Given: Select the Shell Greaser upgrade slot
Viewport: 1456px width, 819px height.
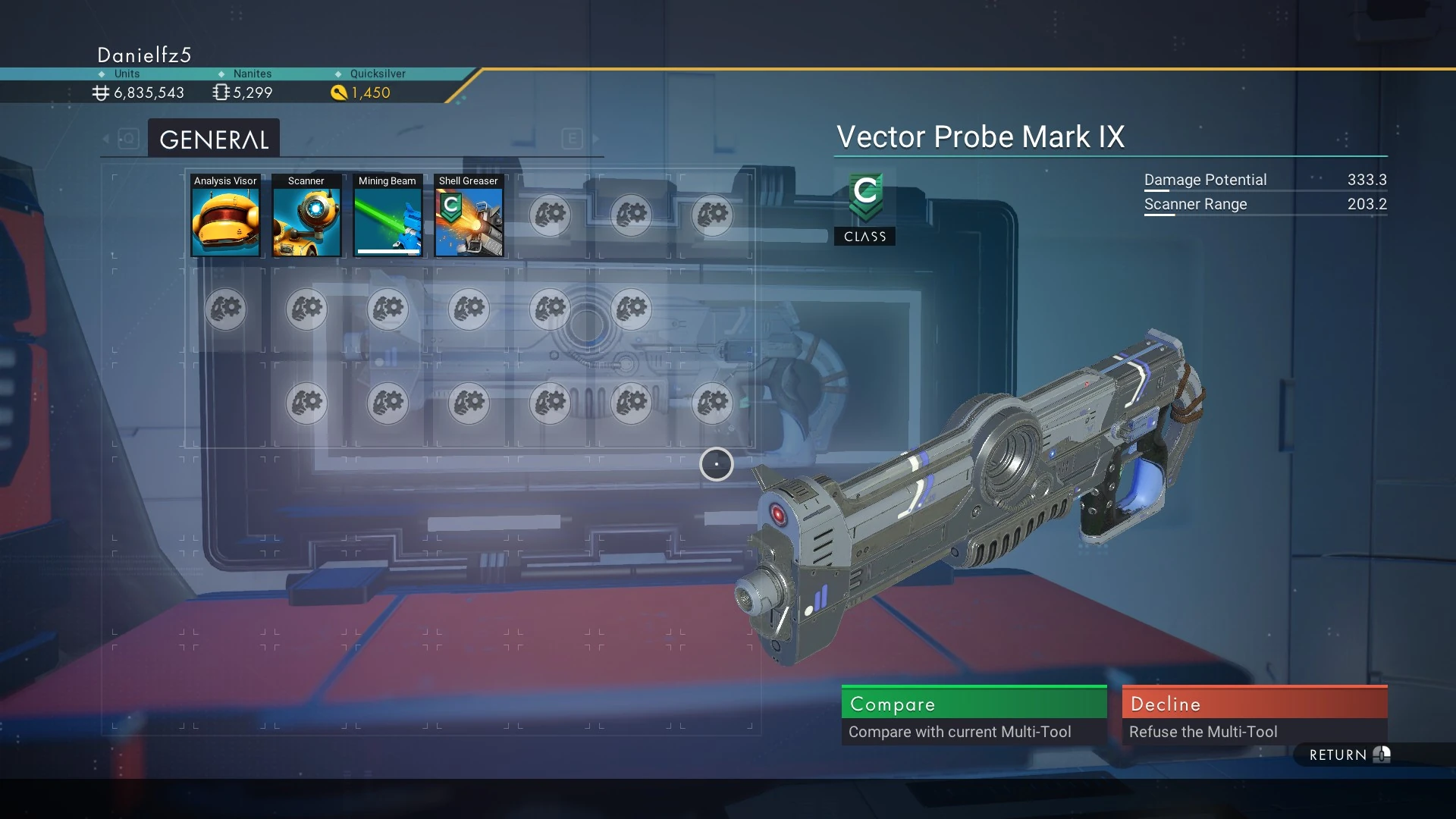Looking at the screenshot, I should pyautogui.click(x=469, y=216).
